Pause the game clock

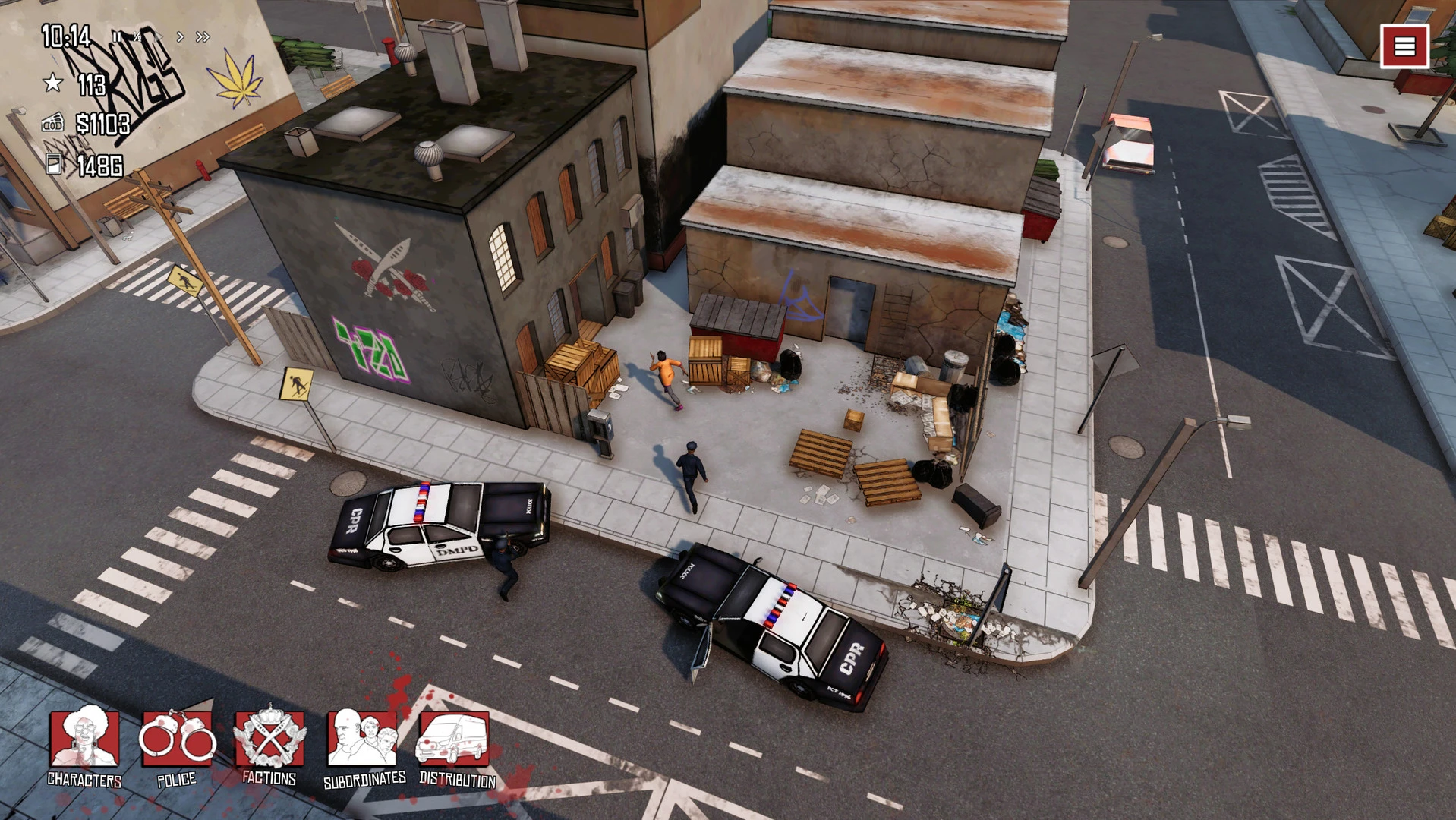click(x=117, y=35)
